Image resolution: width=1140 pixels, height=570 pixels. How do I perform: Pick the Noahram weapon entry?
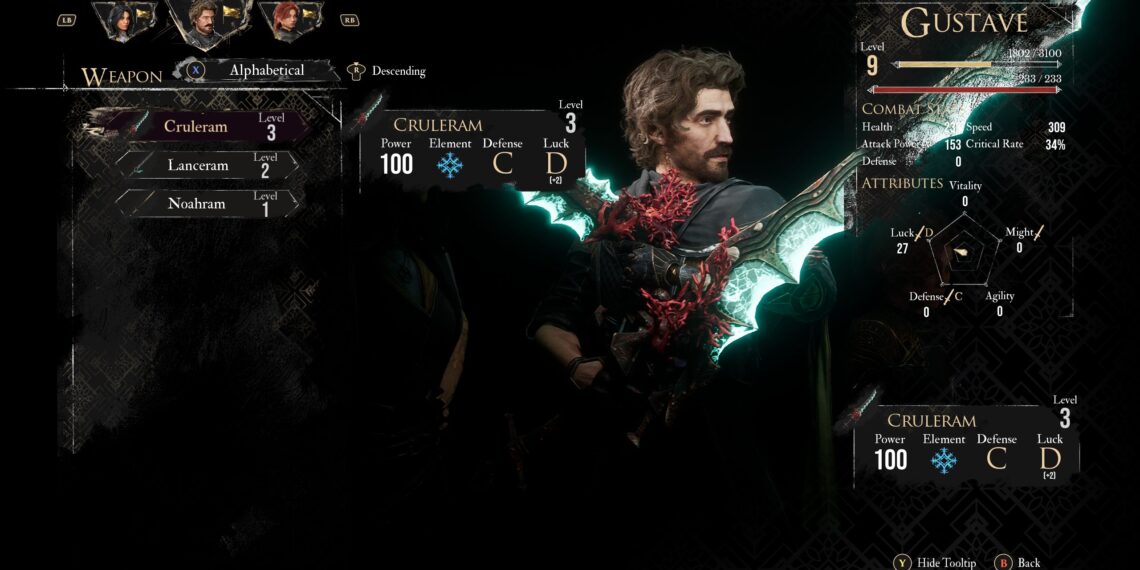207,203
